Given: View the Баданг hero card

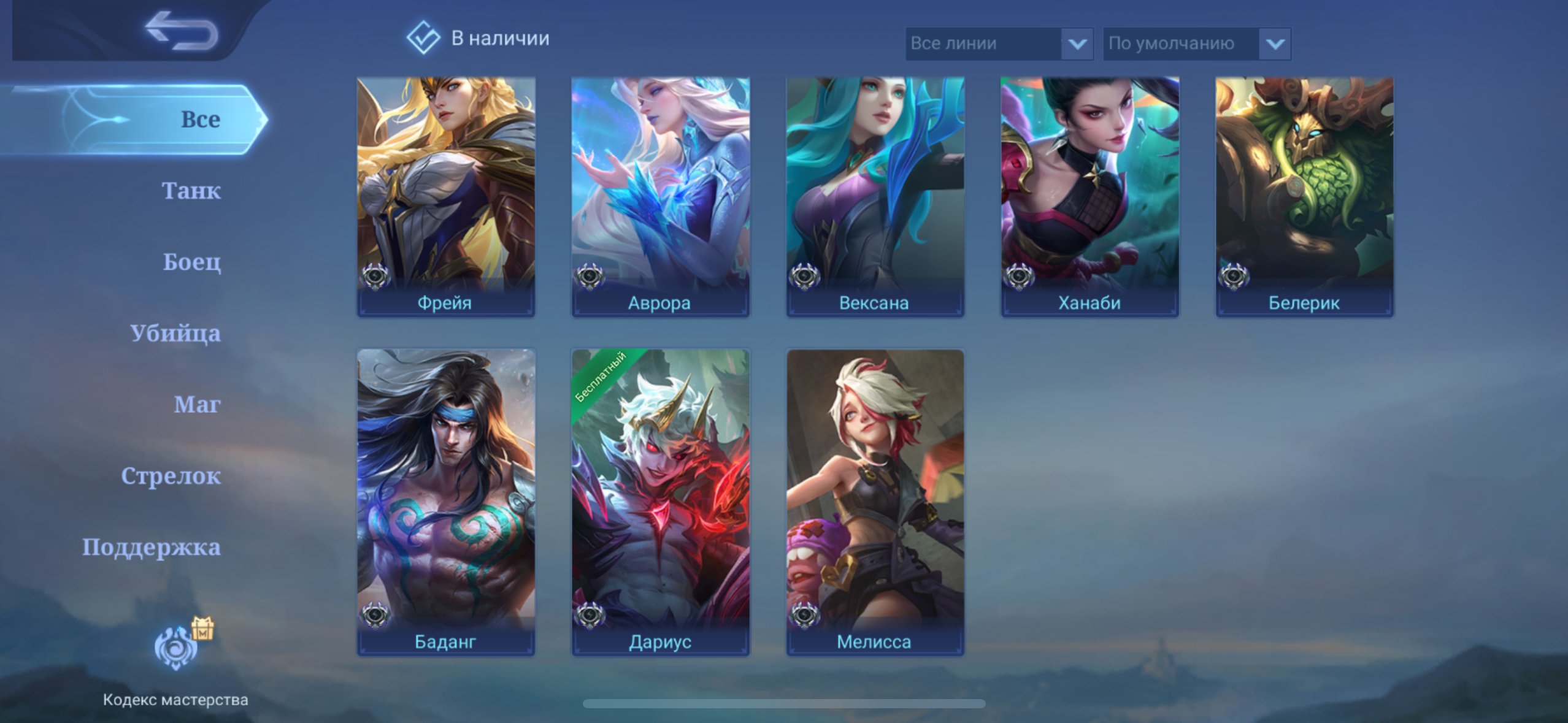Looking at the screenshot, I should 446,502.
